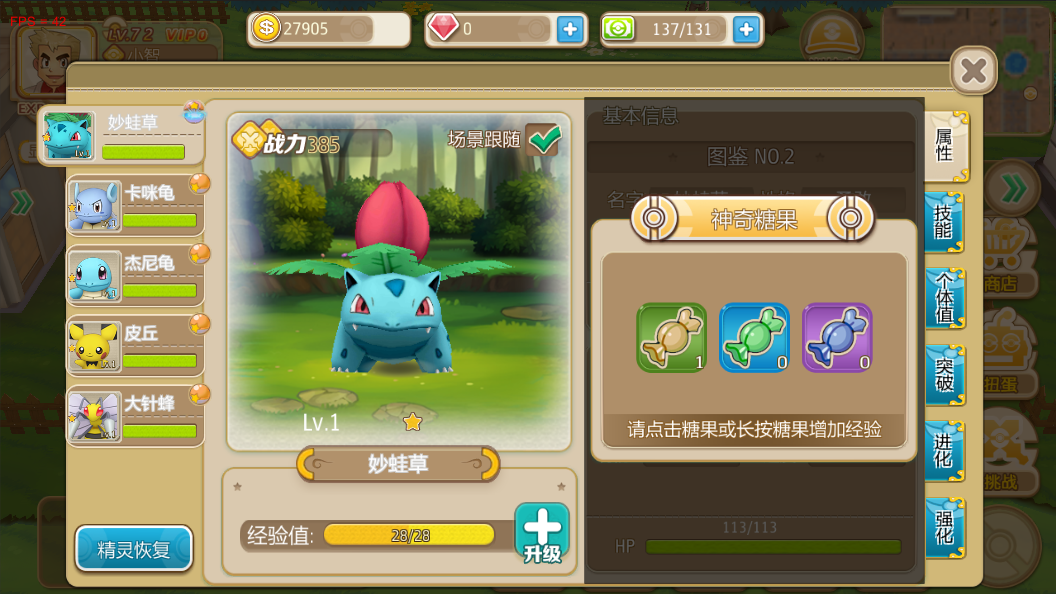
Task: Select 卡咪龟 in the team list
Action: click(135, 206)
